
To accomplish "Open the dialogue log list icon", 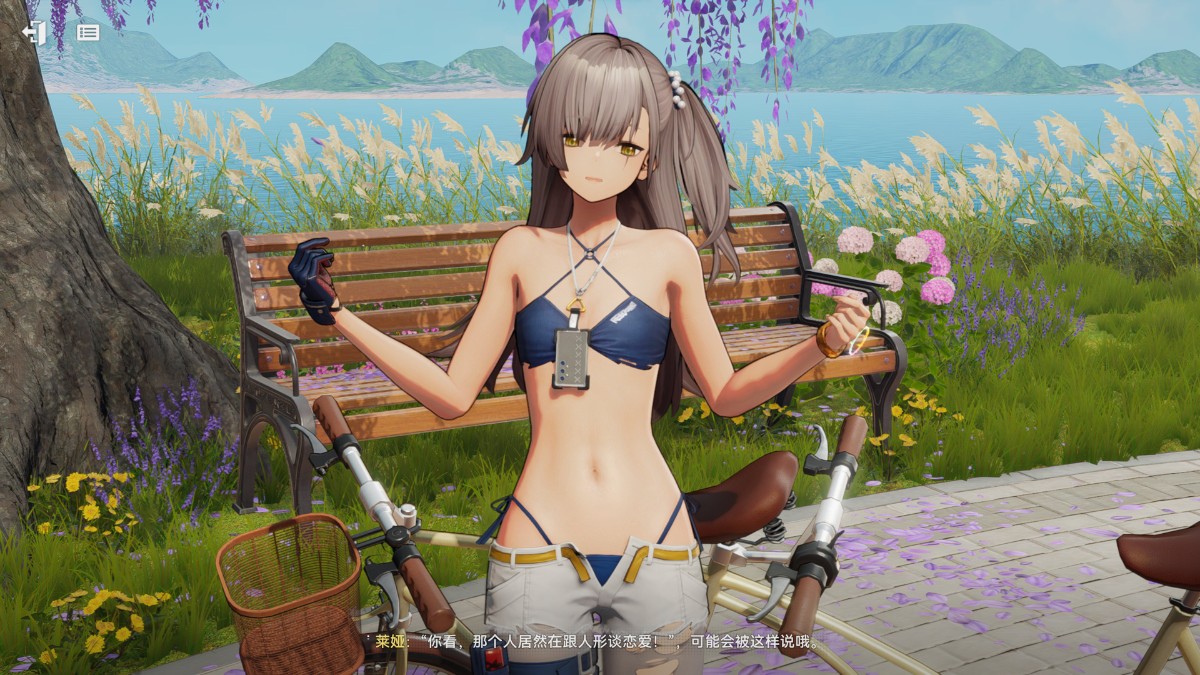I will click(88, 32).
